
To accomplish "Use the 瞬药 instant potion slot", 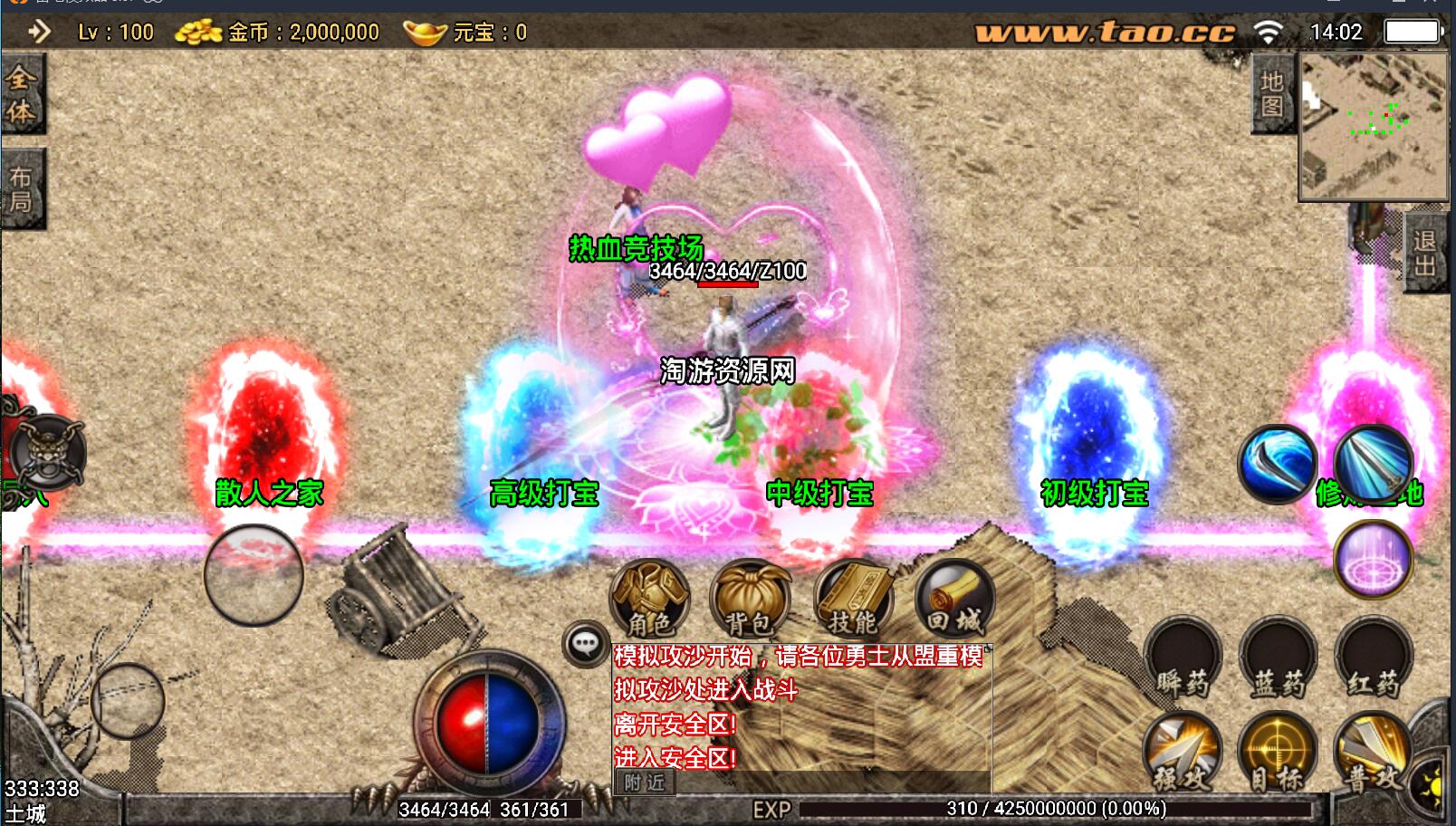I will click(x=1183, y=658).
